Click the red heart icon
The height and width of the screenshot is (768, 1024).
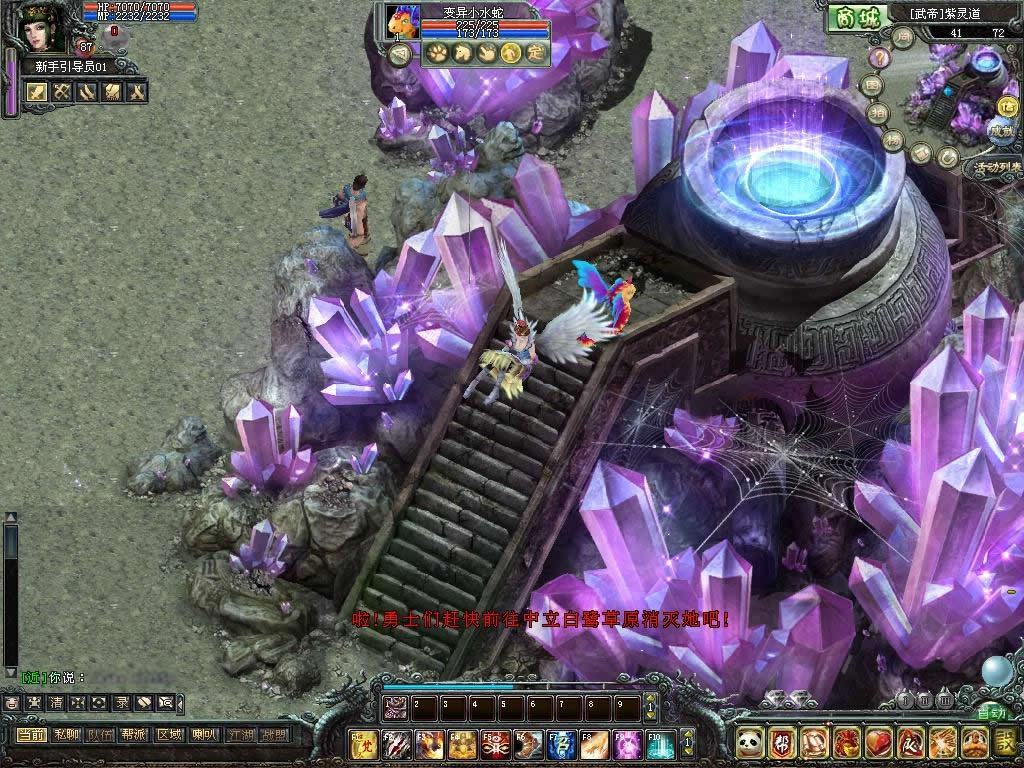click(x=878, y=743)
